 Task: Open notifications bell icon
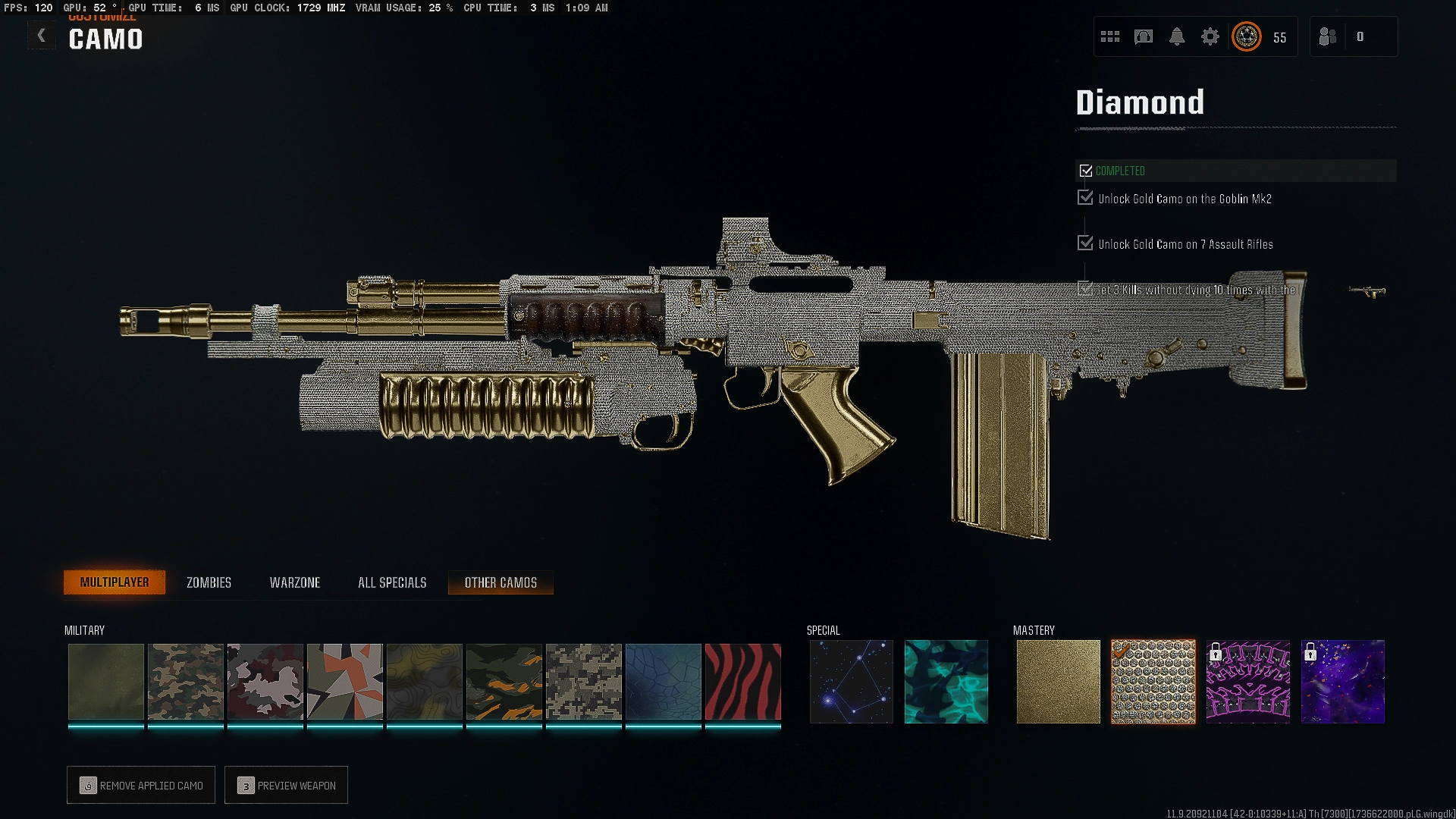(x=1177, y=36)
